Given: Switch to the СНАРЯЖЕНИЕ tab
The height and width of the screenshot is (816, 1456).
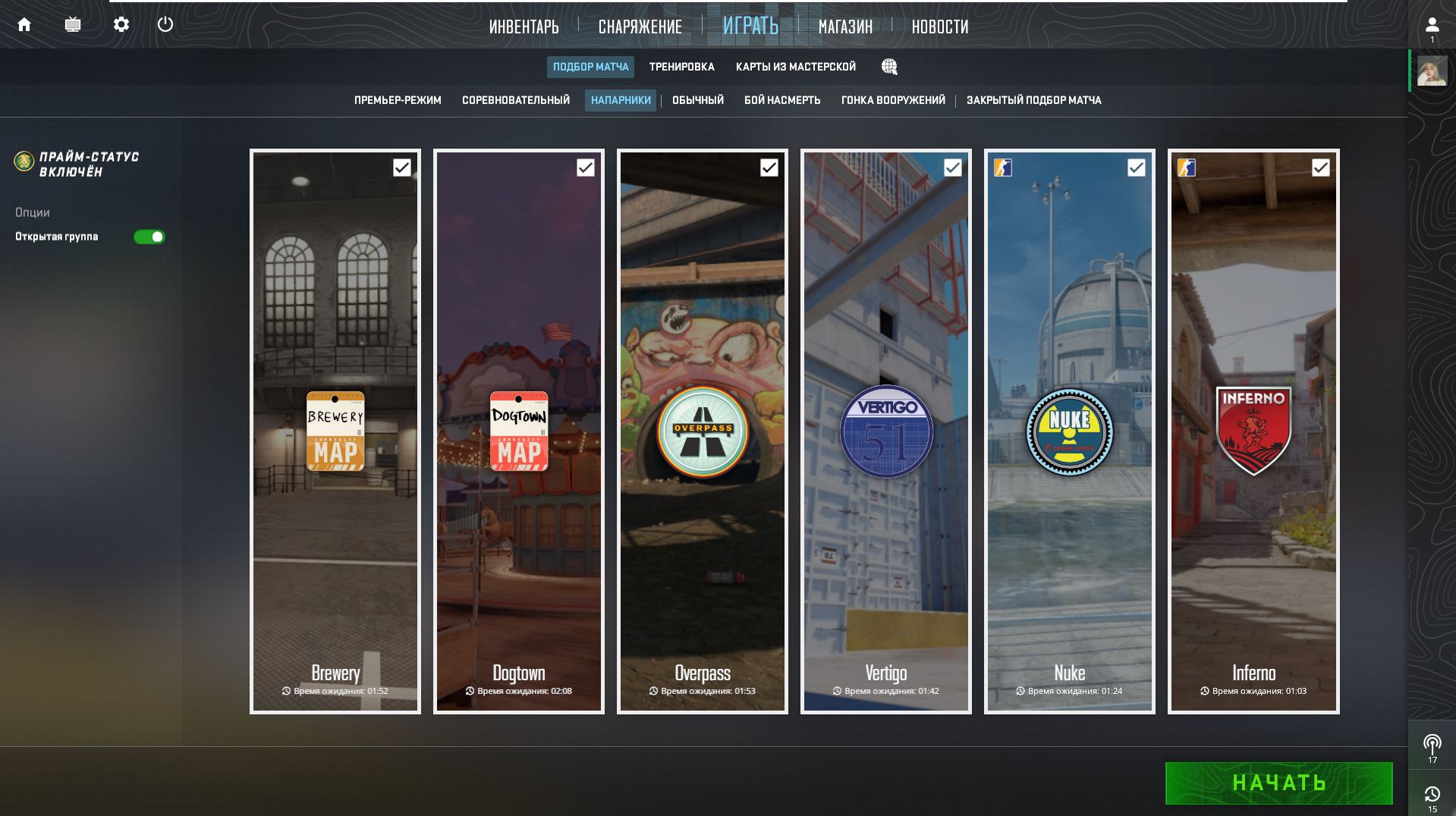Looking at the screenshot, I should coord(640,27).
